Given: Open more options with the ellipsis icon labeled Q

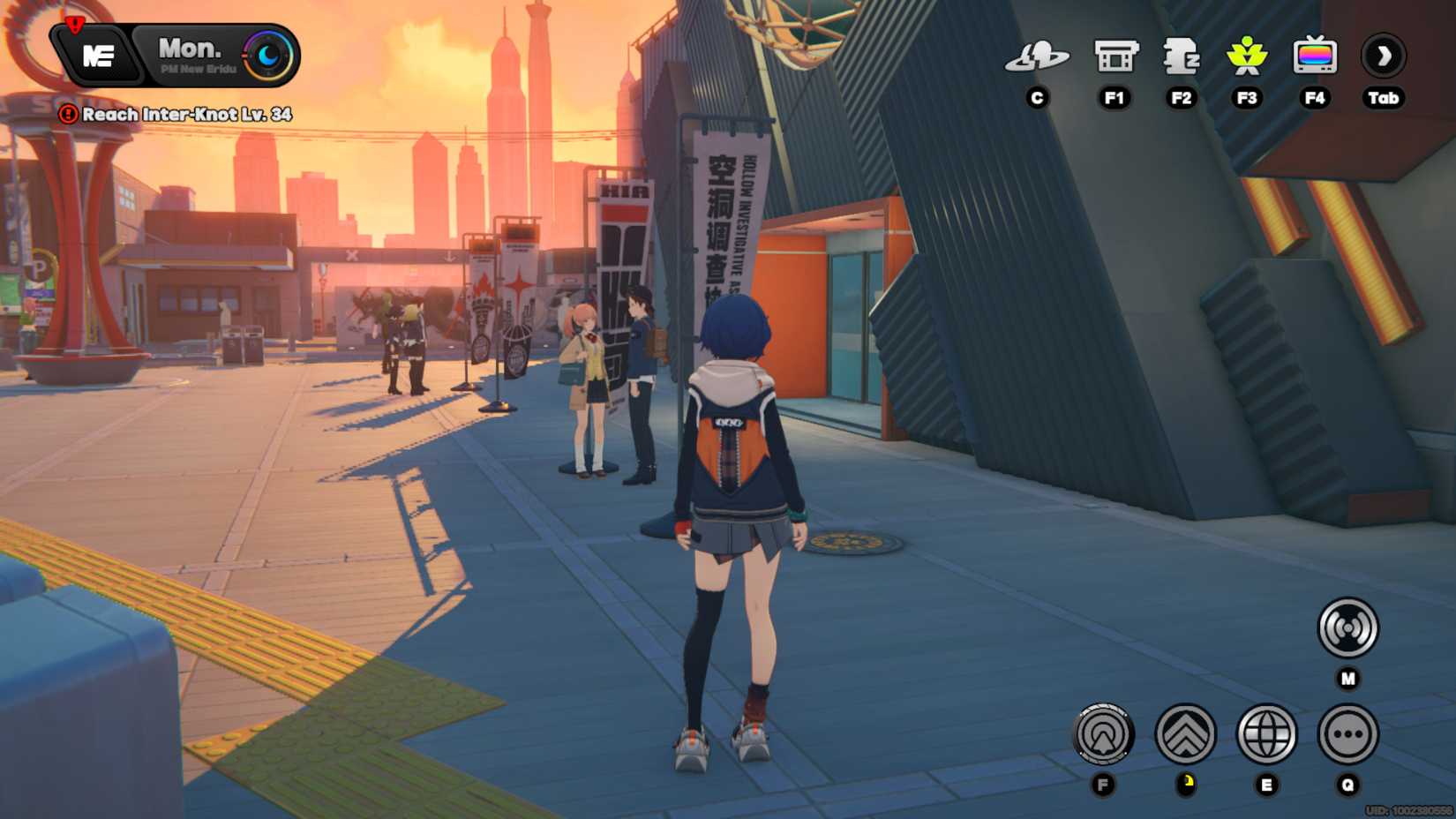Looking at the screenshot, I should tap(1348, 735).
